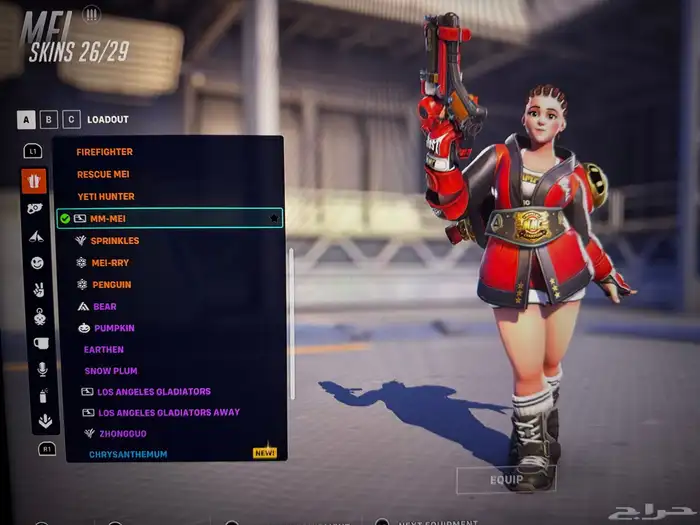Choose the Pumpkin skin
The height and width of the screenshot is (525, 700).
[113, 328]
